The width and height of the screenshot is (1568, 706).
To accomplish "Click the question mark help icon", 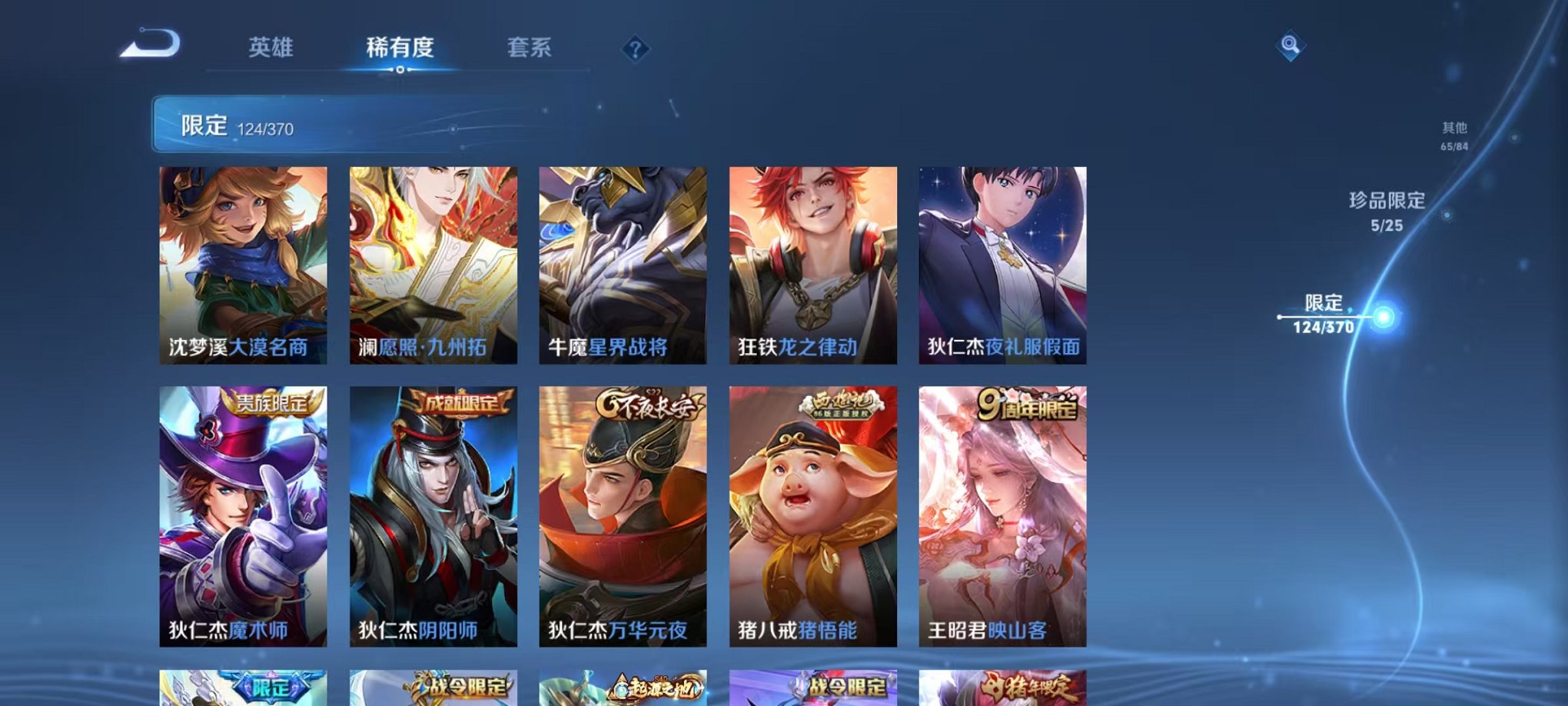I will coord(635,50).
